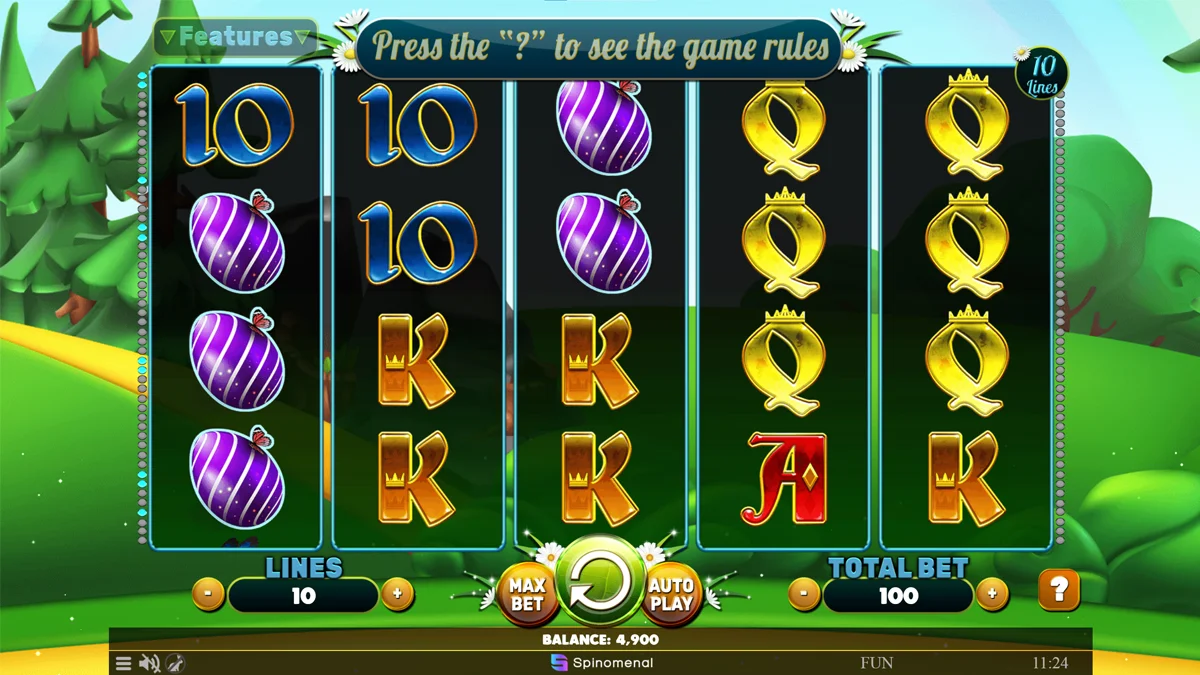Activate Auto Play
The width and height of the screenshot is (1200, 675).
coord(671,594)
